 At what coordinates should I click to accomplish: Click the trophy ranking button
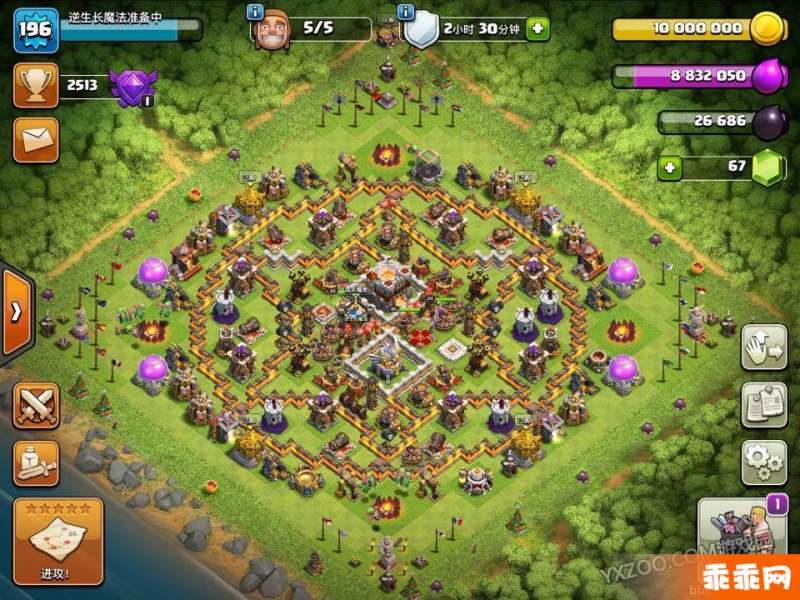point(36,86)
